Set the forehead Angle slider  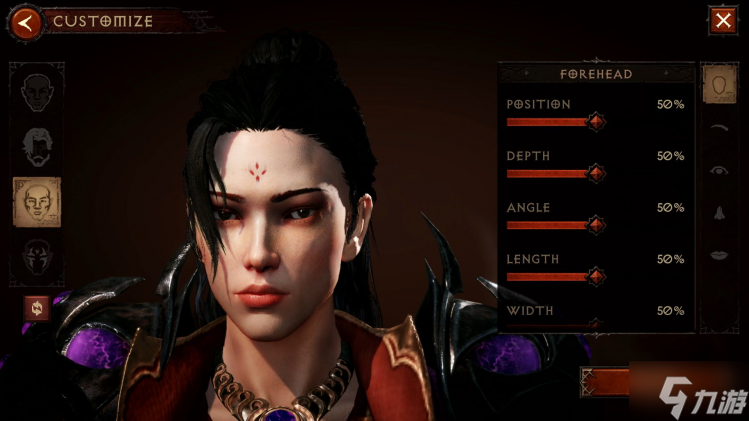595,225
